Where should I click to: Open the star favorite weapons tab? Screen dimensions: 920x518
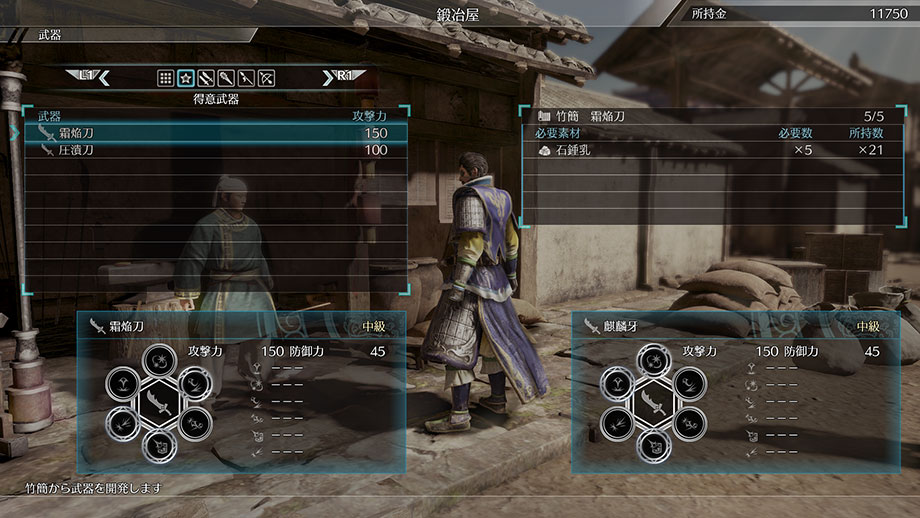186,77
